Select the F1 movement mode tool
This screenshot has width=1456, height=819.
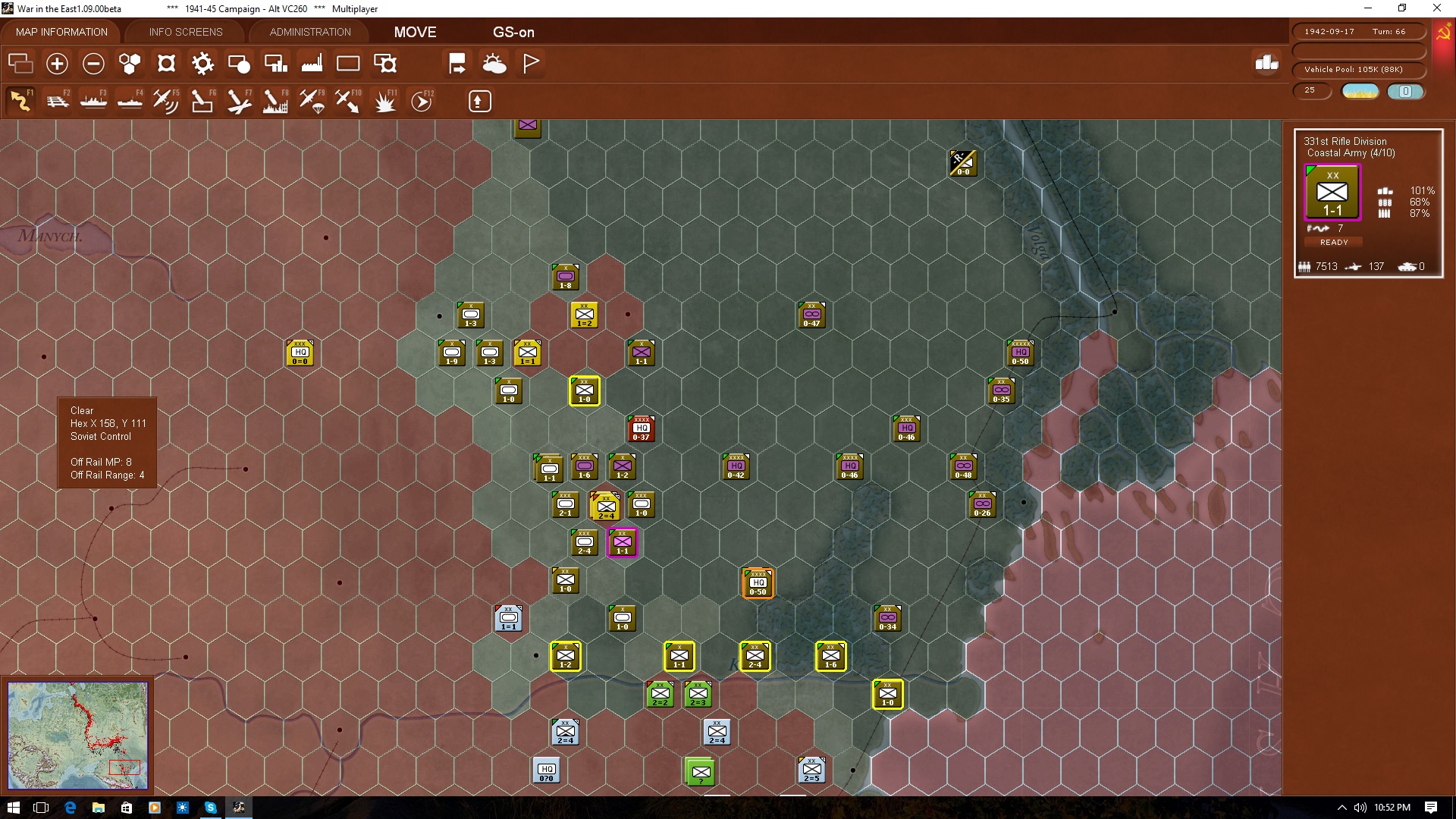click(20, 100)
